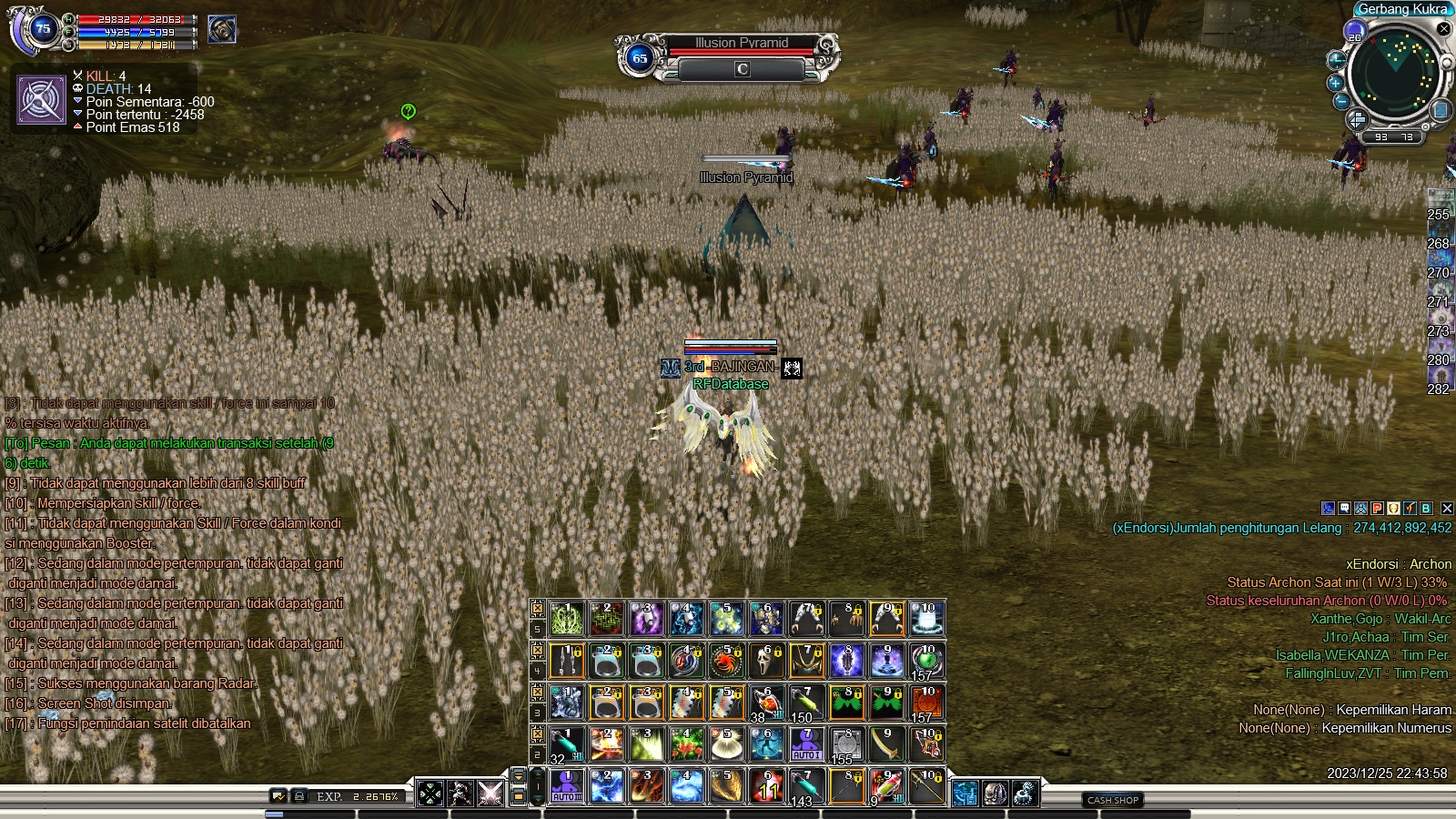Viewport: 1456px width, 819px height.
Task: Close the chat filter bar with X
Action: 1447,509
